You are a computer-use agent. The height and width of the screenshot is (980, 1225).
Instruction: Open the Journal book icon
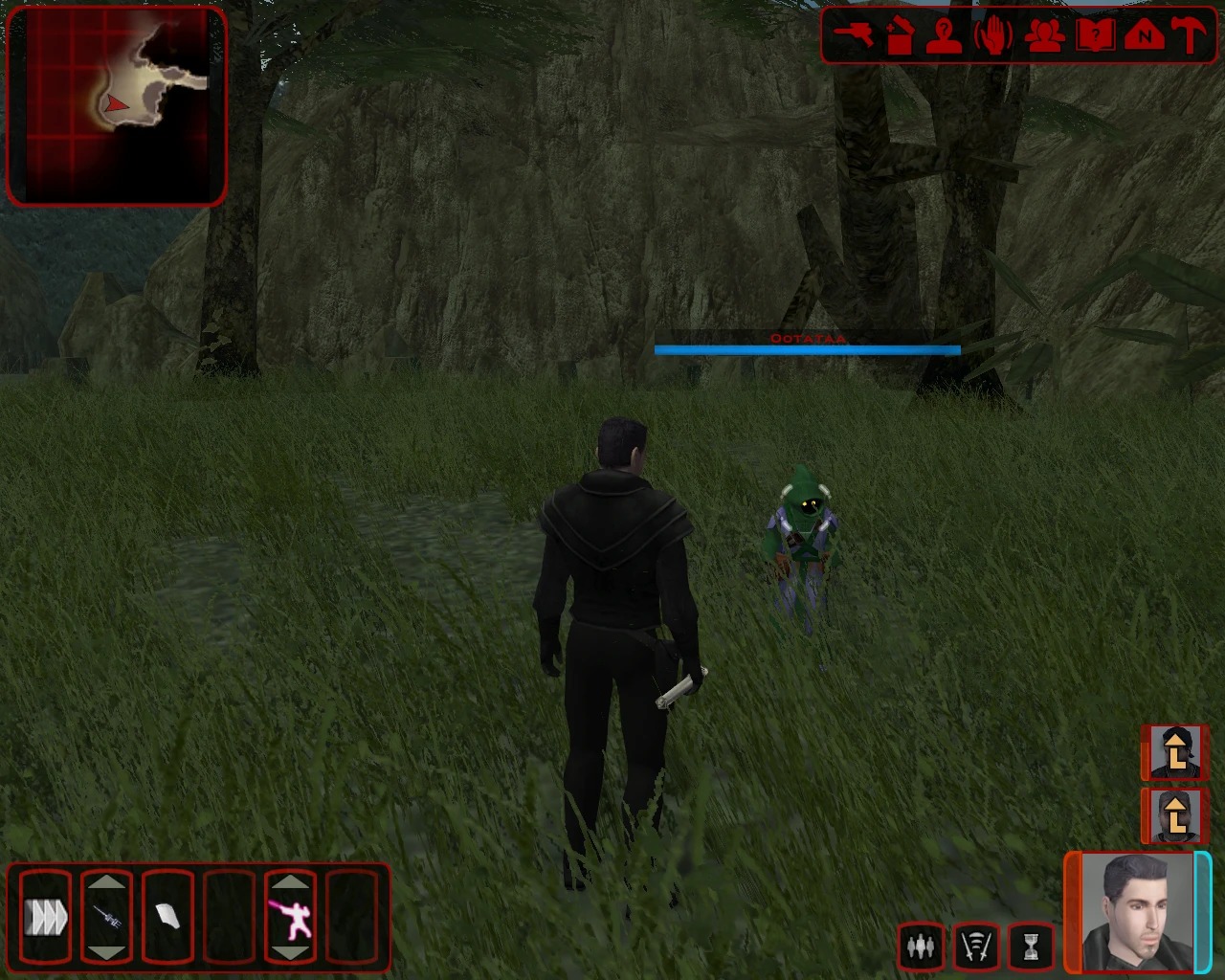1096,36
